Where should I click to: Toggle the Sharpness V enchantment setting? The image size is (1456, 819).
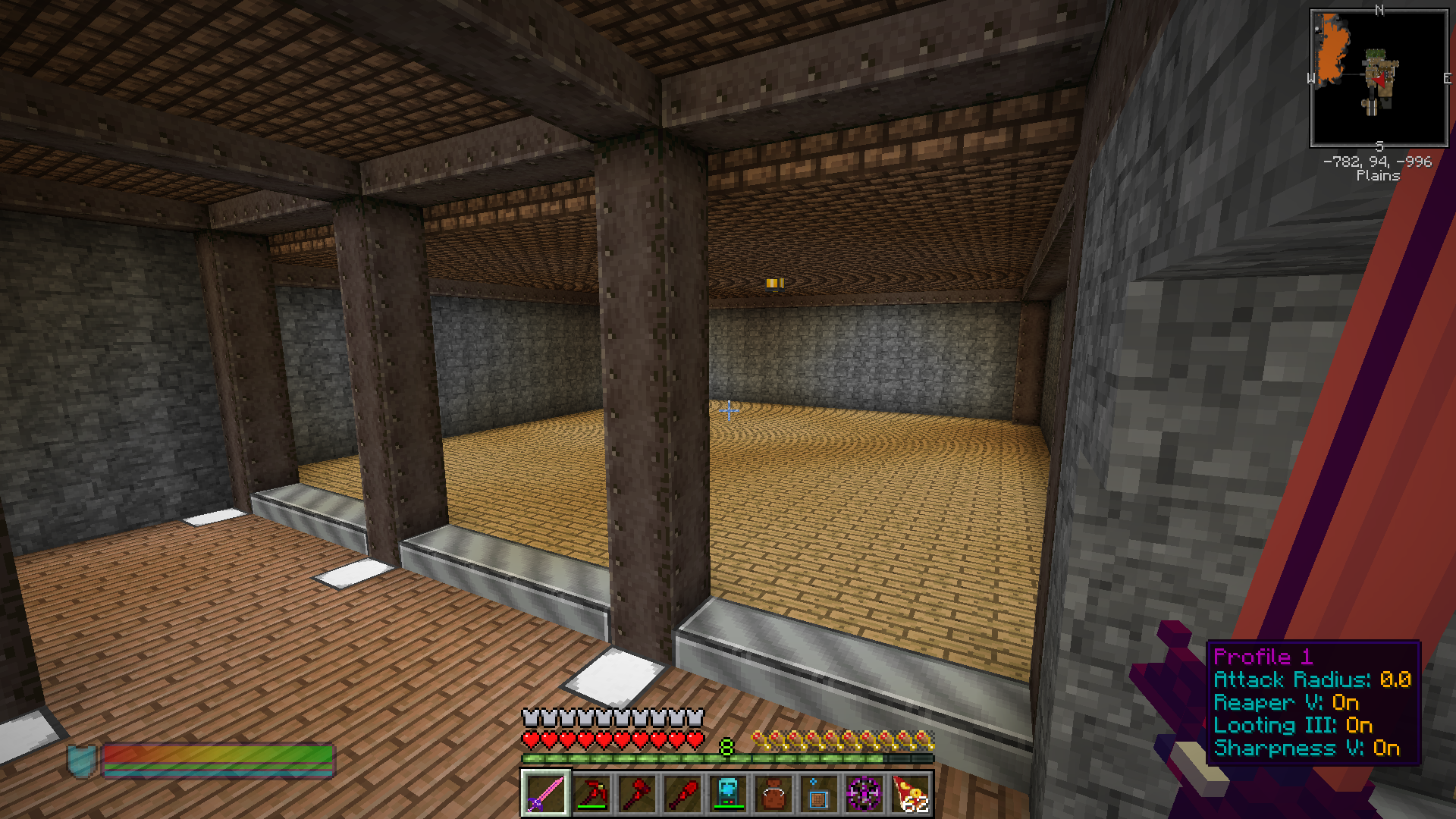pos(1307,748)
